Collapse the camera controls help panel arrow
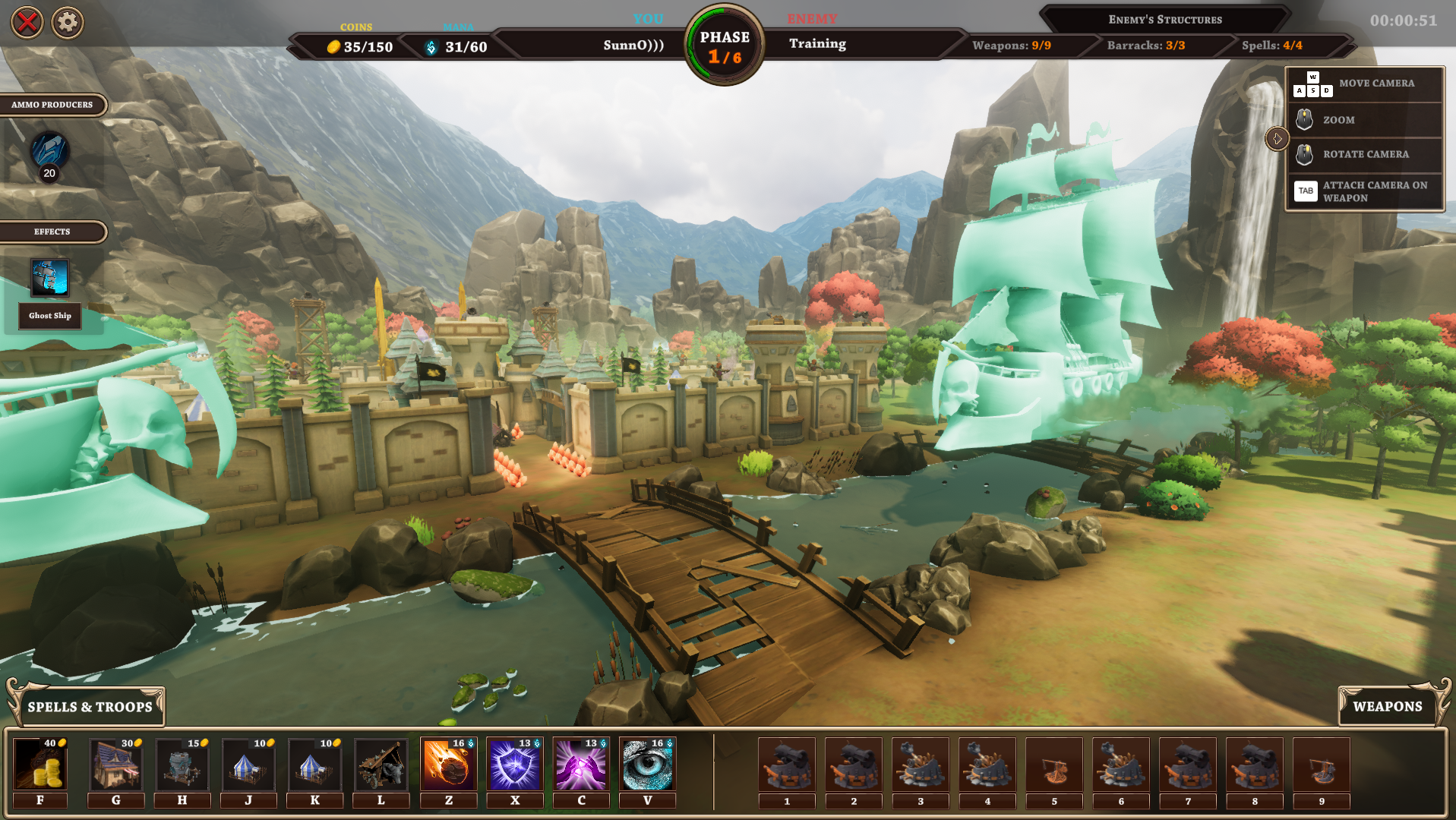The image size is (1456, 820). click(x=1277, y=139)
